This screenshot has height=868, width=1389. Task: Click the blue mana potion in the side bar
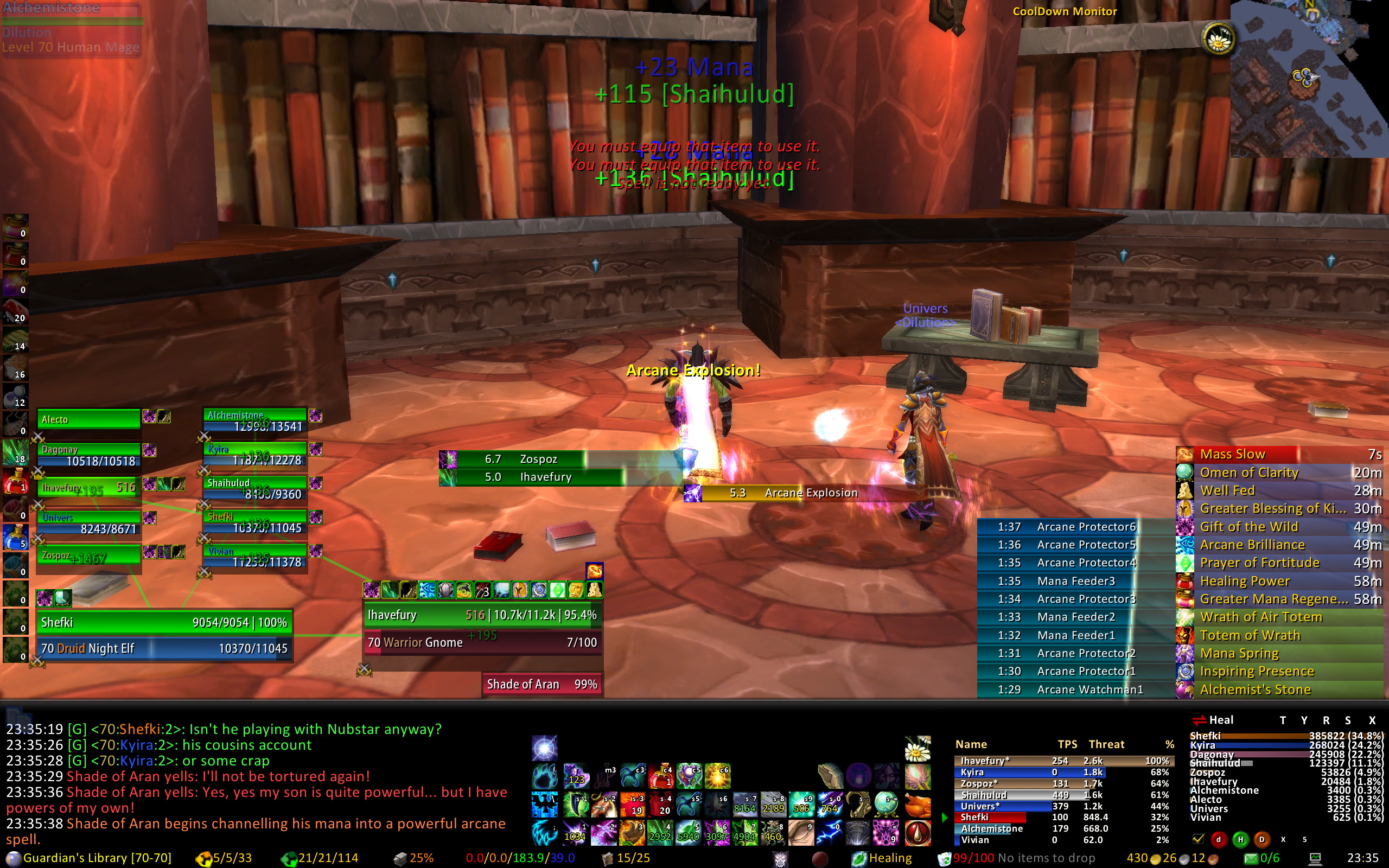(x=15, y=538)
